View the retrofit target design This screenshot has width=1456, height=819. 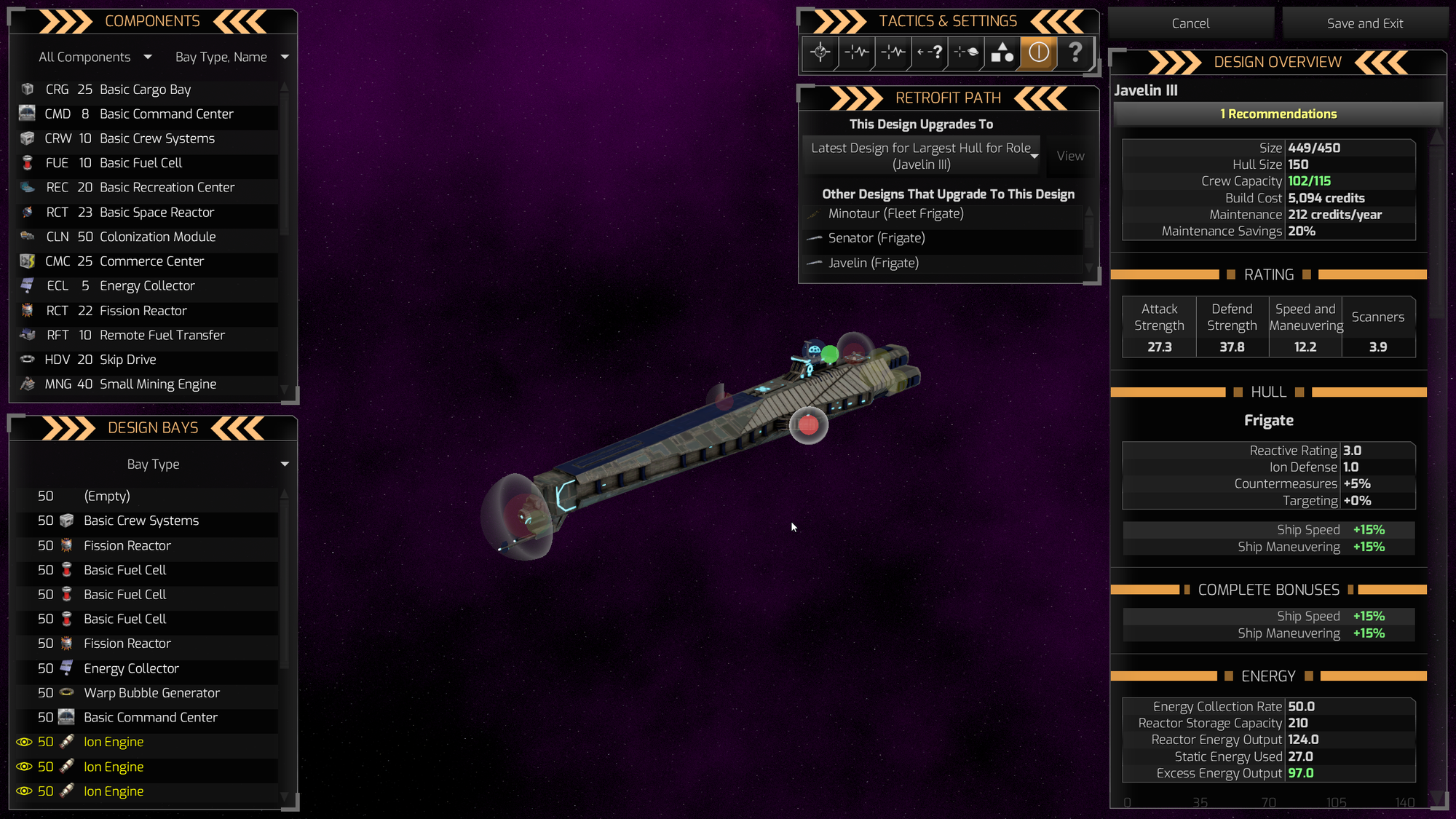tap(1070, 156)
